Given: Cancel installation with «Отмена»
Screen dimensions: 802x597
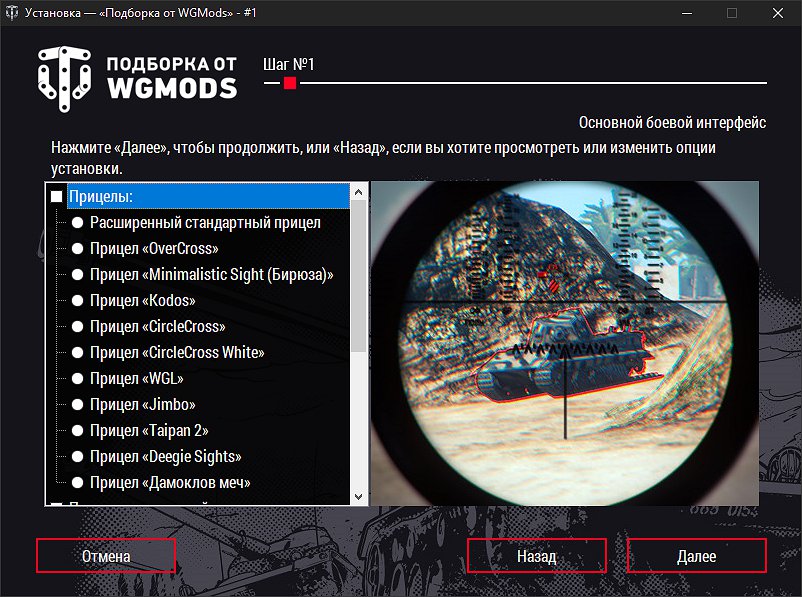Looking at the screenshot, I should [106, 556].
